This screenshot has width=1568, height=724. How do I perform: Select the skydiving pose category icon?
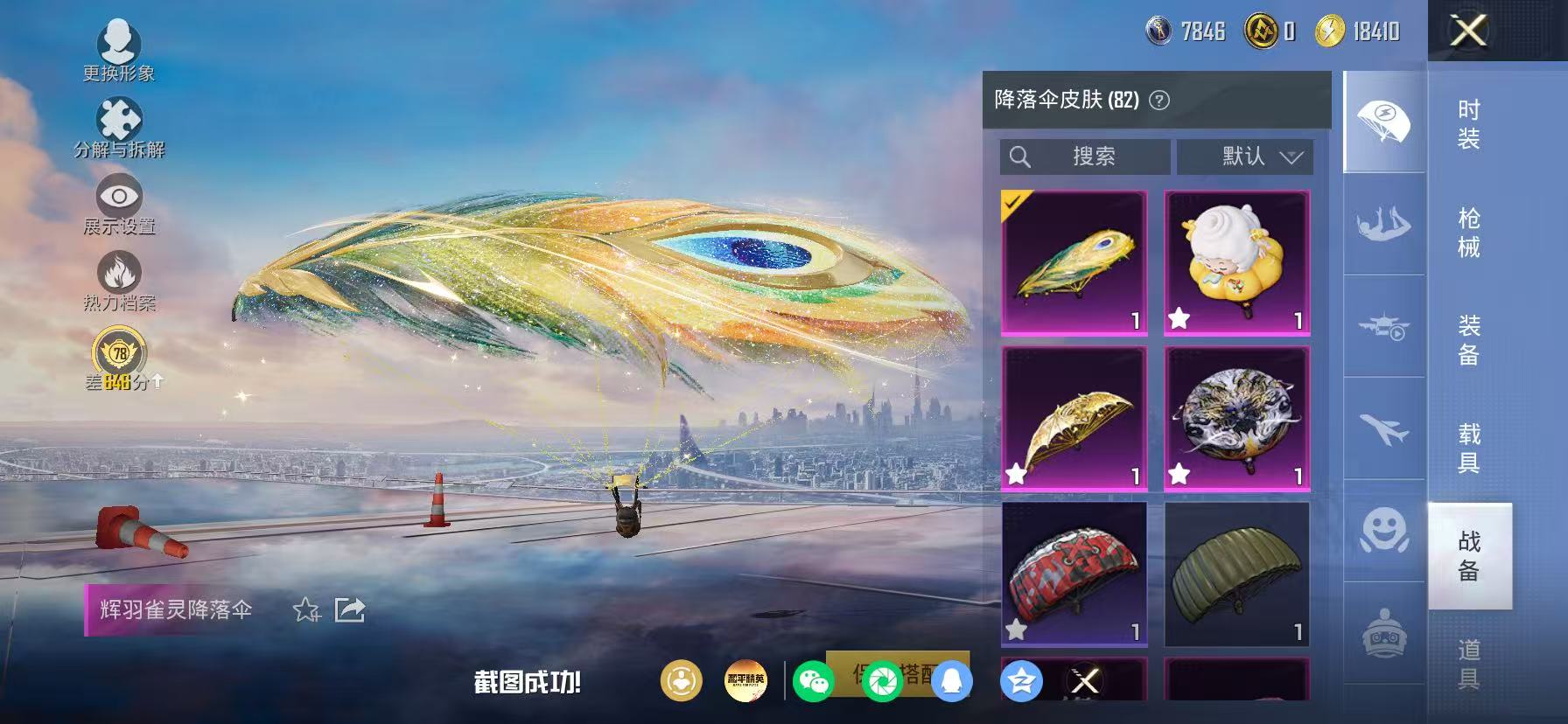coord(1384,221)
